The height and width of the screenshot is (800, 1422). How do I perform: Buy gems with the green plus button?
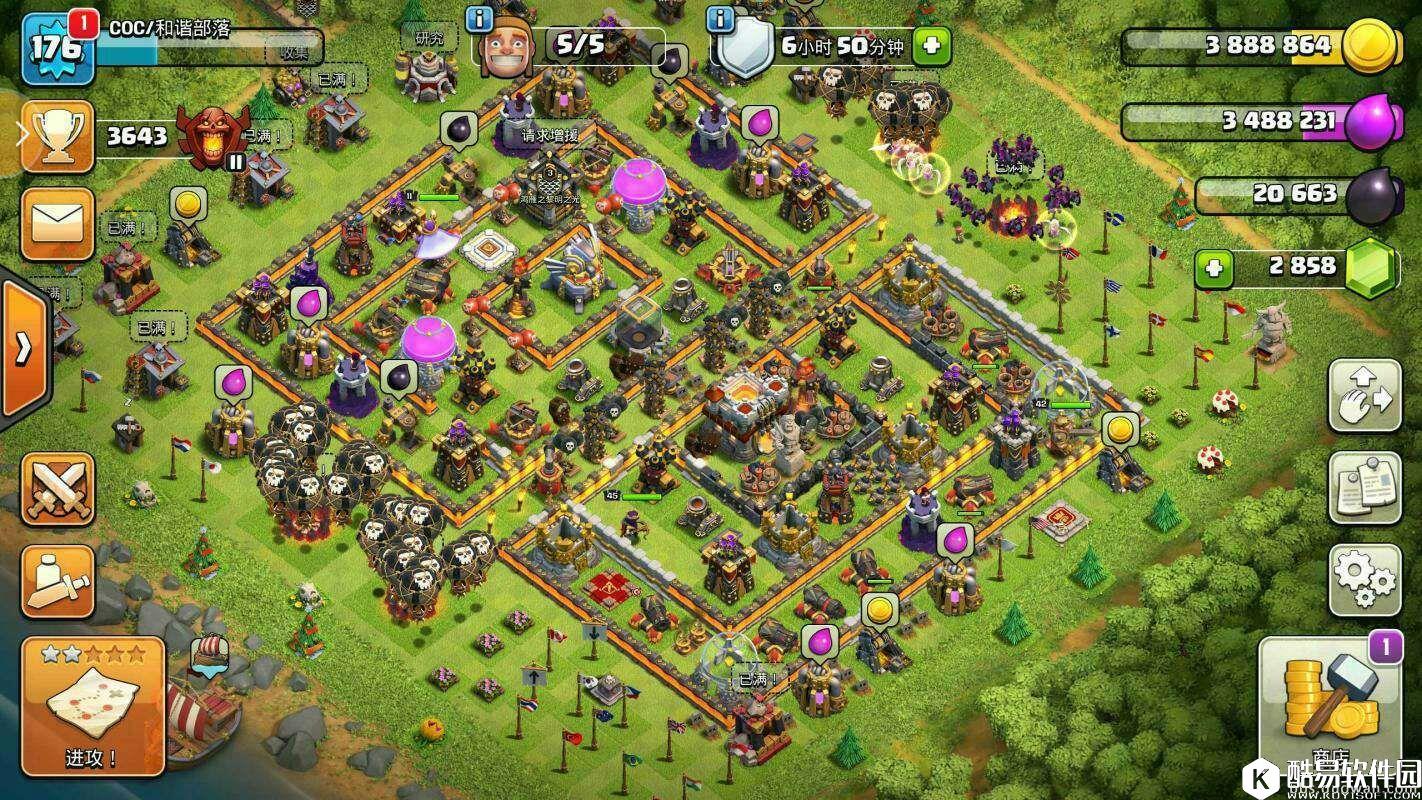pyautogui.click(x=1214, y=268)
